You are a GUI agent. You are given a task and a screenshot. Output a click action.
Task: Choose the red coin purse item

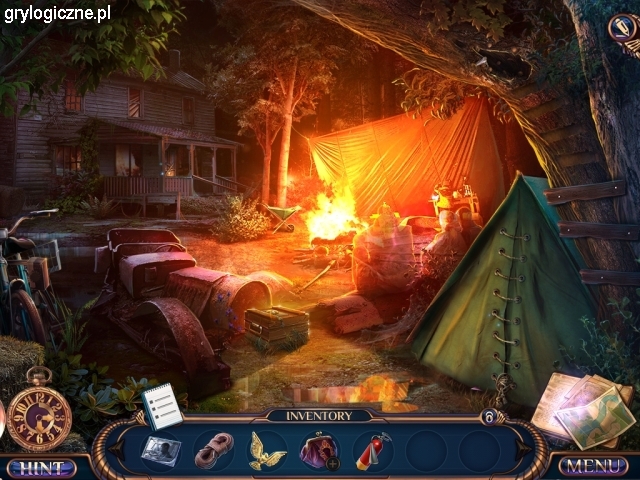click(x=319, y=451)
